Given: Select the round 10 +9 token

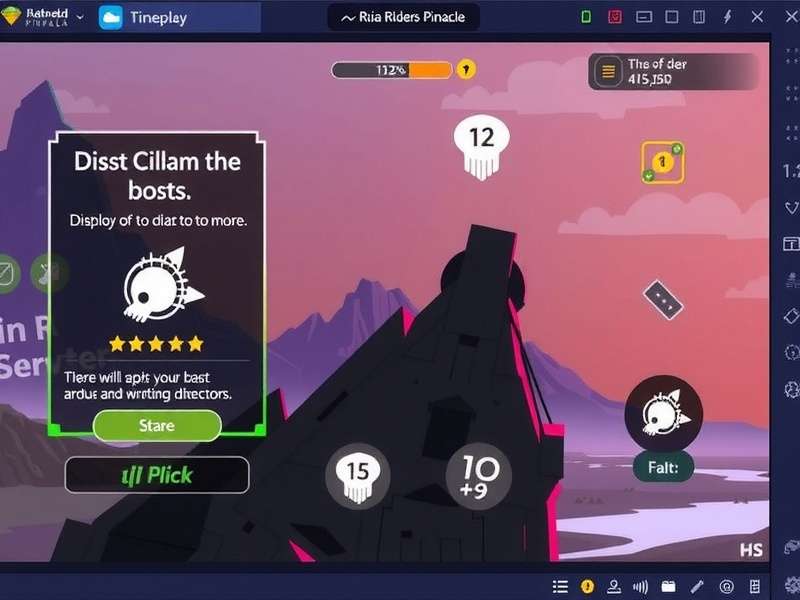Looking at the screenshot, I should click(x=478, y=474).
